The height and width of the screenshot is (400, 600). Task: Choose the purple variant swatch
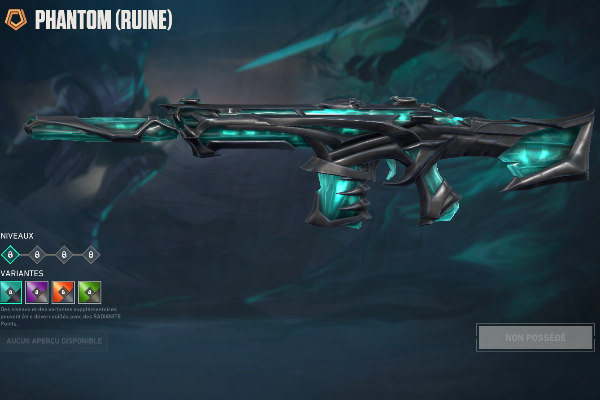[x=37, y=292]
